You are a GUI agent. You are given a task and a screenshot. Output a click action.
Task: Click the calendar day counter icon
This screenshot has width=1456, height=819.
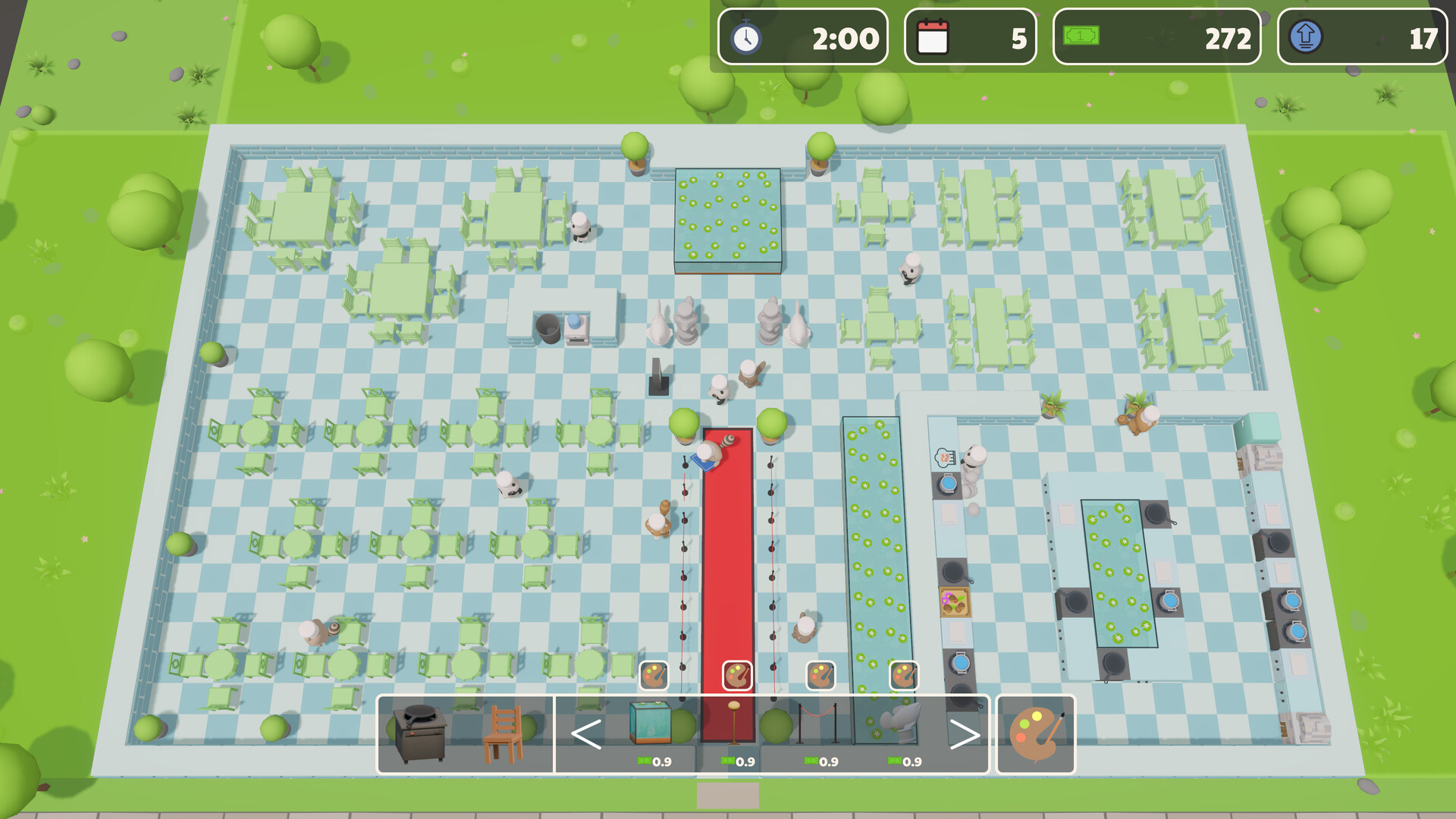point(934,37)
